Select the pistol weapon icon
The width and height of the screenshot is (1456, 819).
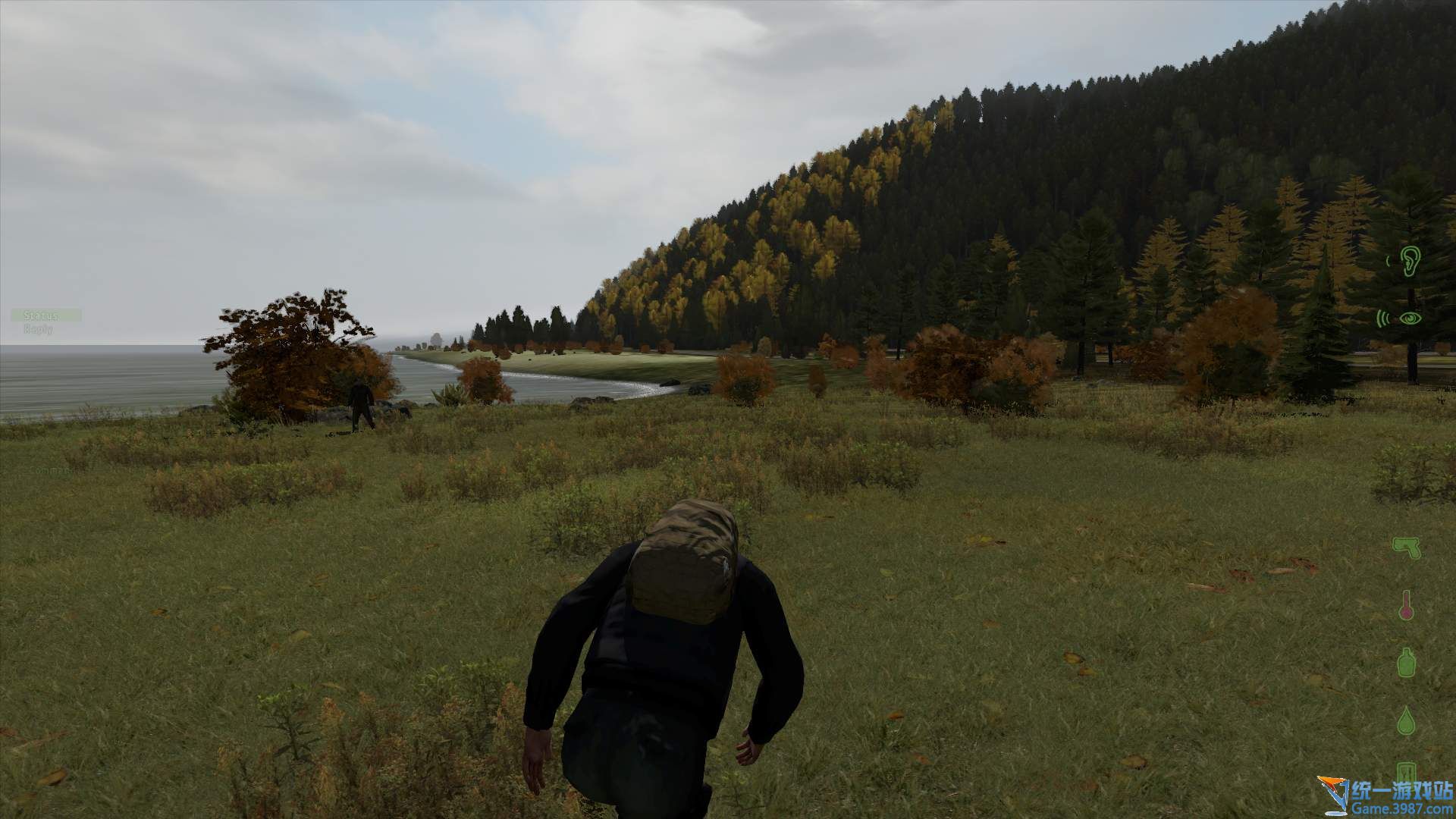(1406, 546)
